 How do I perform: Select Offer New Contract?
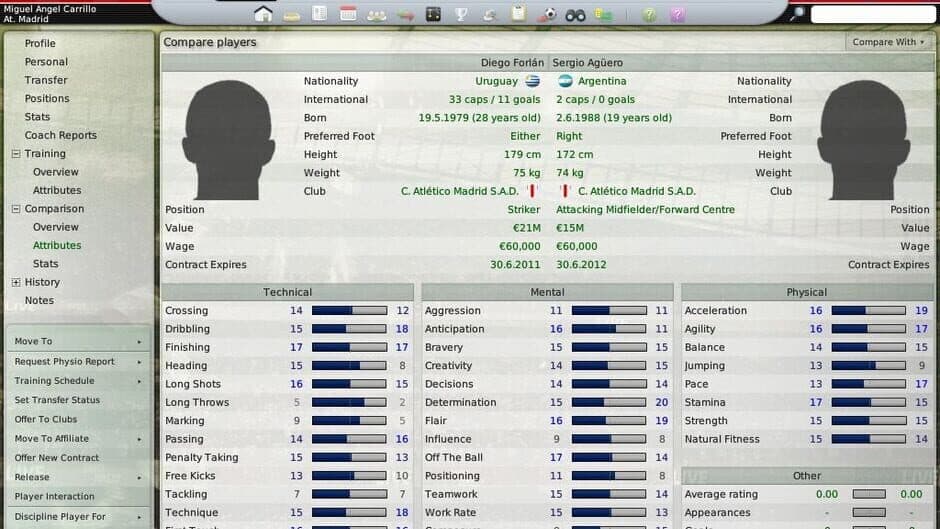click(x=57, y=457)
